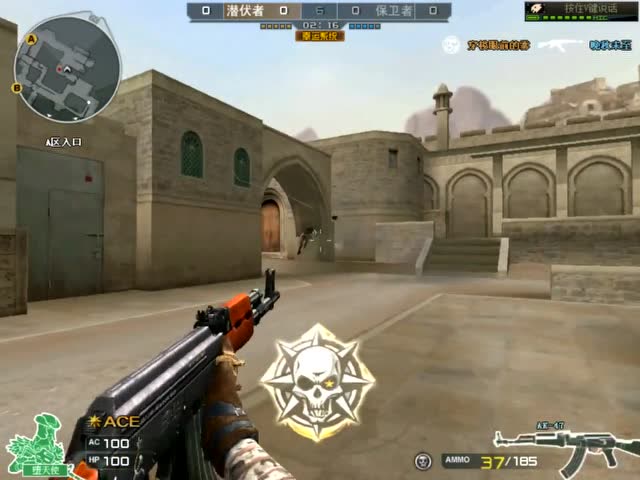Click the 保卫者 team score label
This screenshot has height=480, width=640.
pos(394,10)
